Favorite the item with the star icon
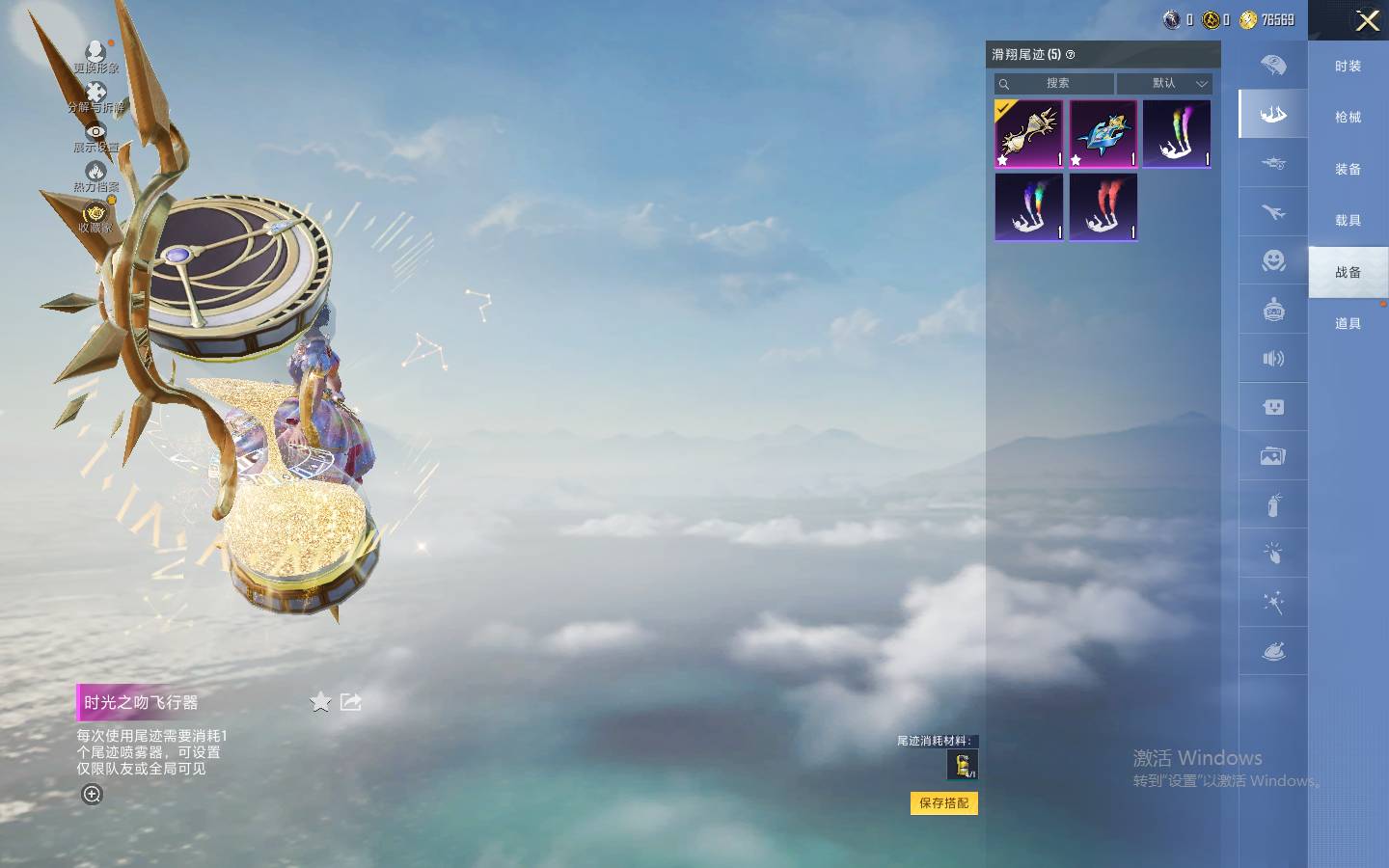 (x=320, y=702)
